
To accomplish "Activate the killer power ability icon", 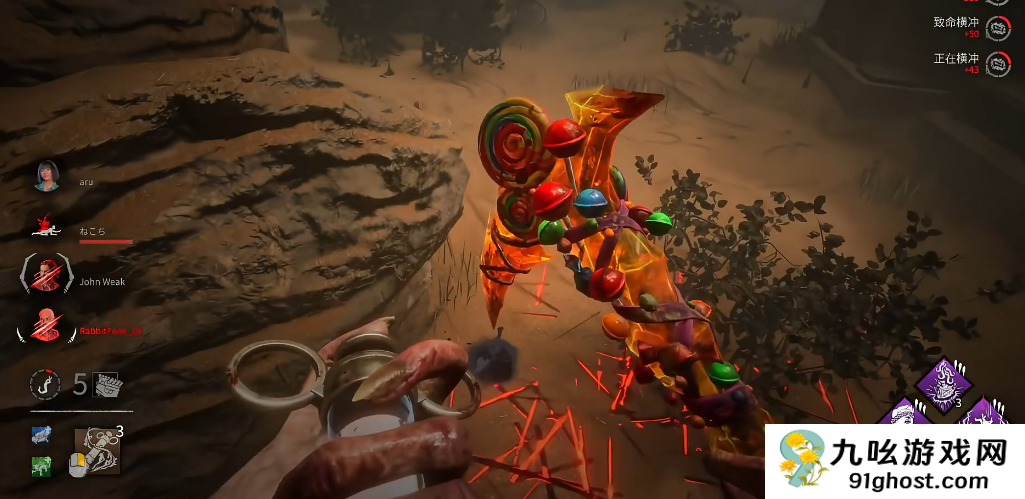I will pyautogui.click(x=97, y=449).
